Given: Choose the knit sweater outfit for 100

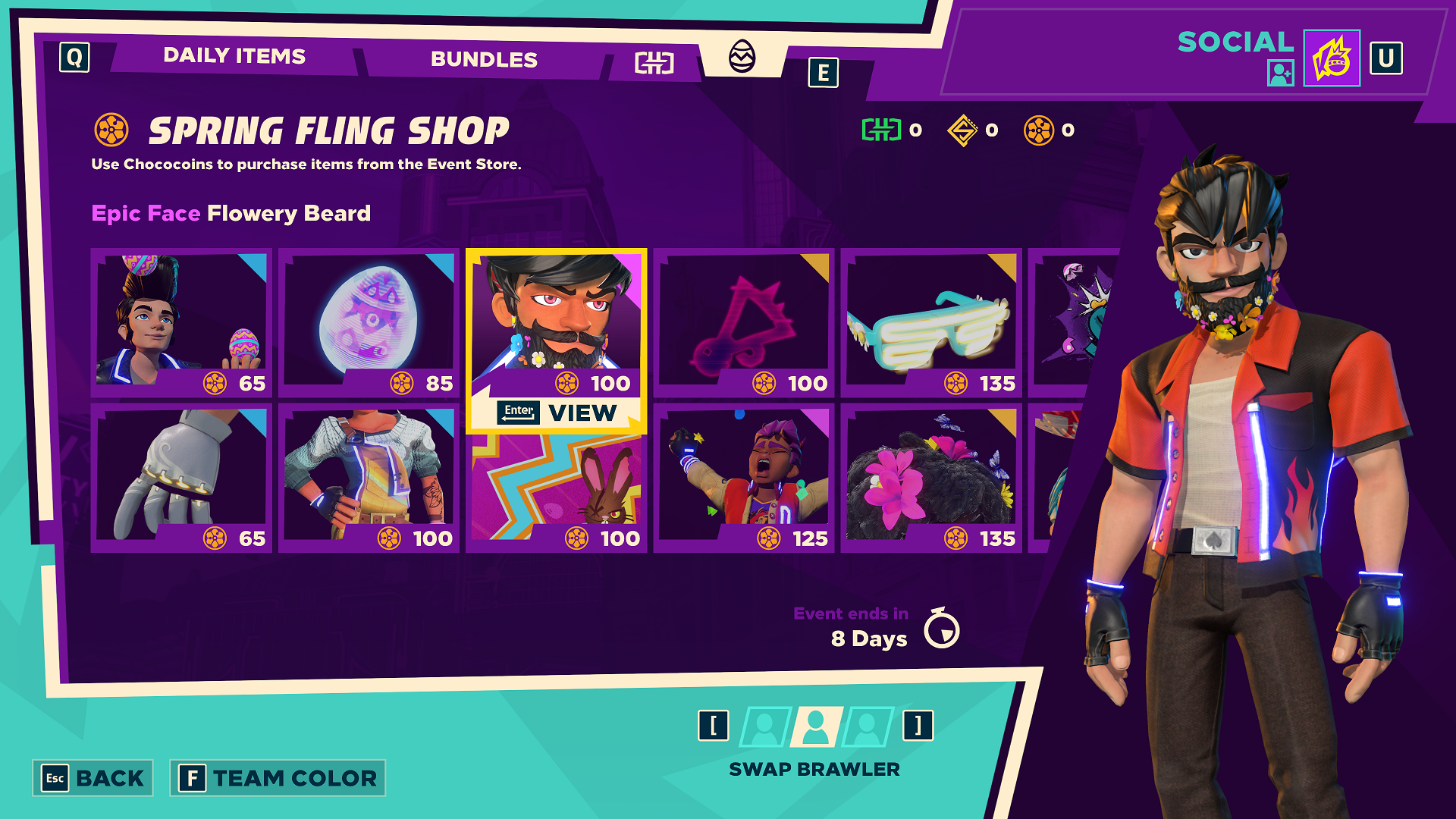Looking at the screenshot, I should (369, 478).
